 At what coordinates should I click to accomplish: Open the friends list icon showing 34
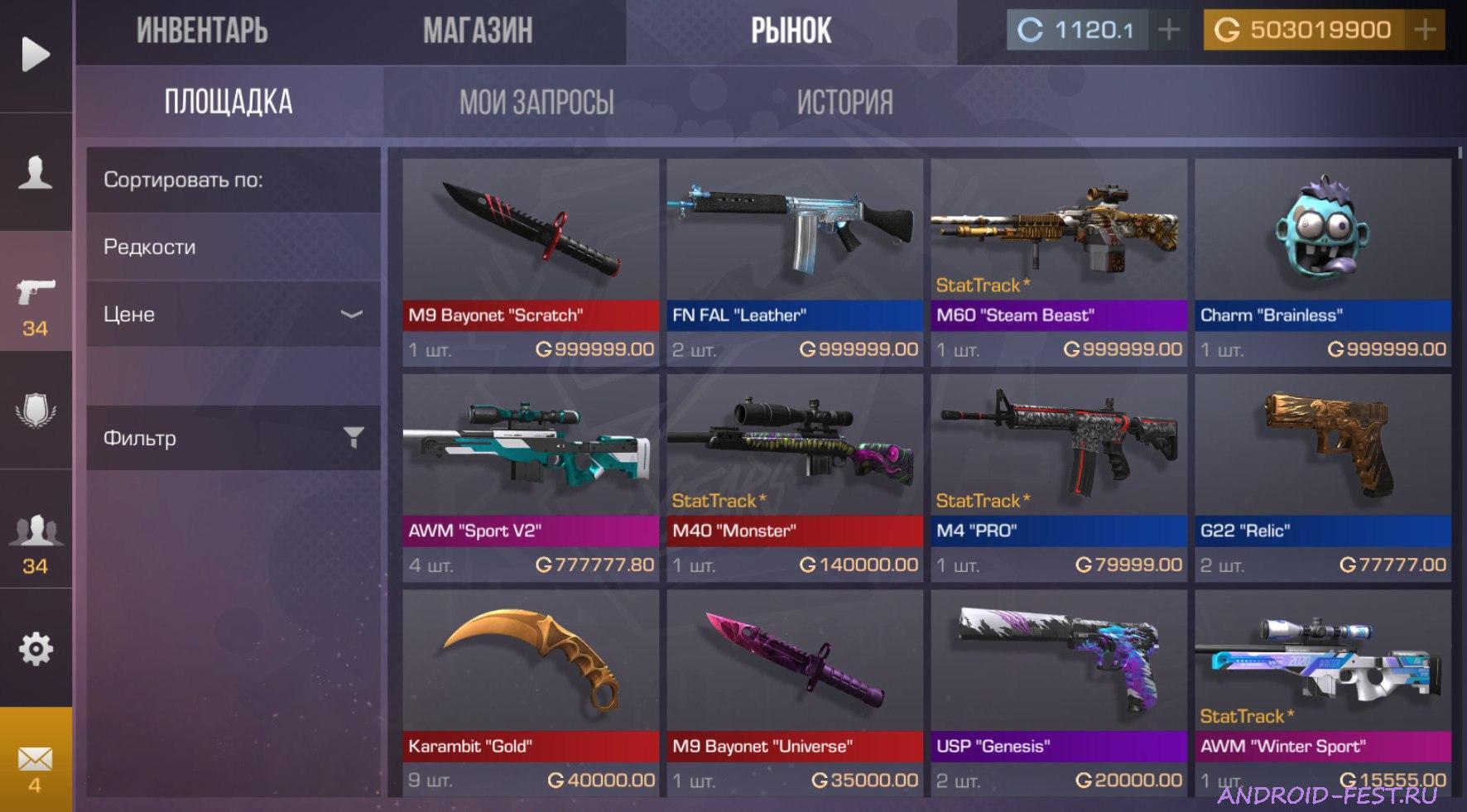pyautogui.click(x=35, y=538)
